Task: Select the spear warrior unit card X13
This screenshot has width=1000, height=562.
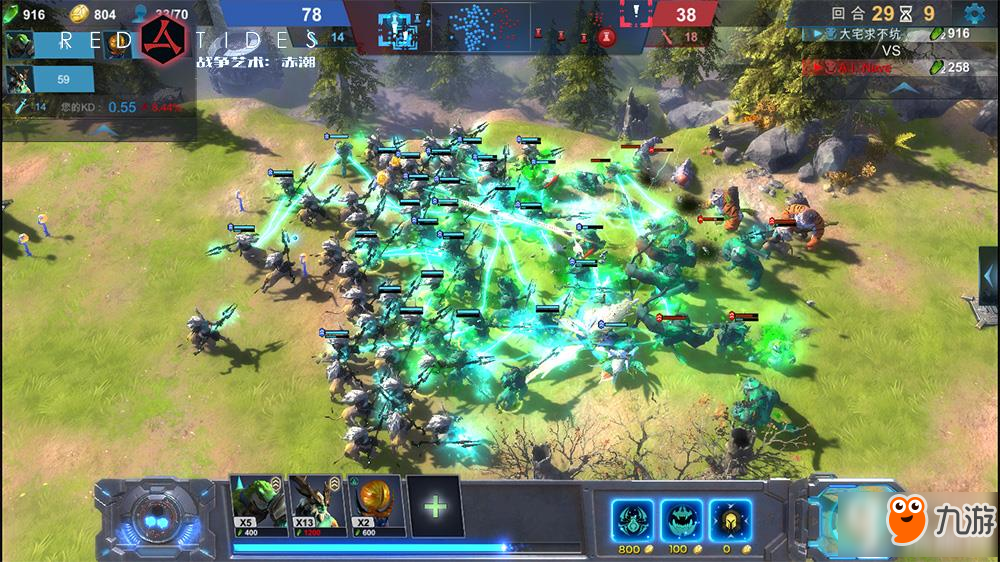Action: pyautogui.click(x=316, y=506)
